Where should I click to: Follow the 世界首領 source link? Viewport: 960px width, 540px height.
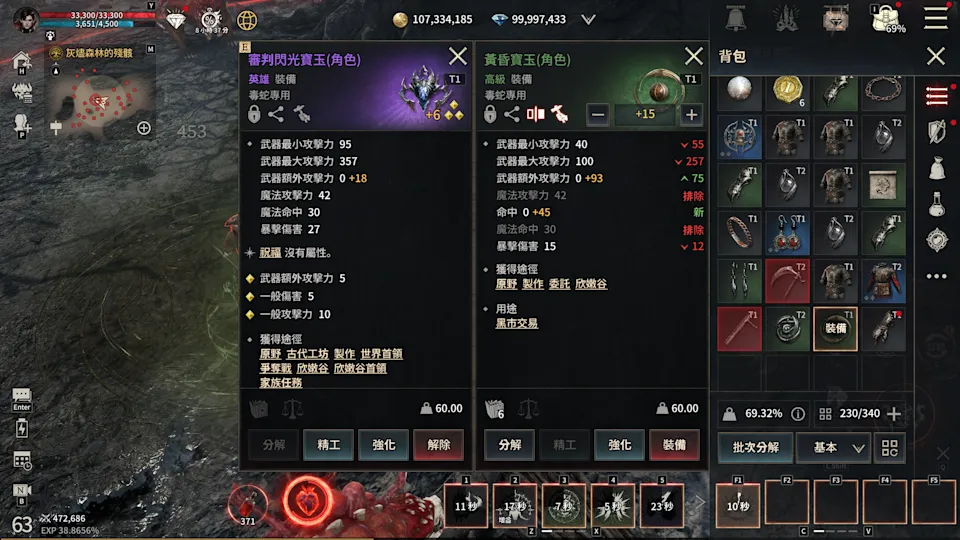click(x=381, y=354)
